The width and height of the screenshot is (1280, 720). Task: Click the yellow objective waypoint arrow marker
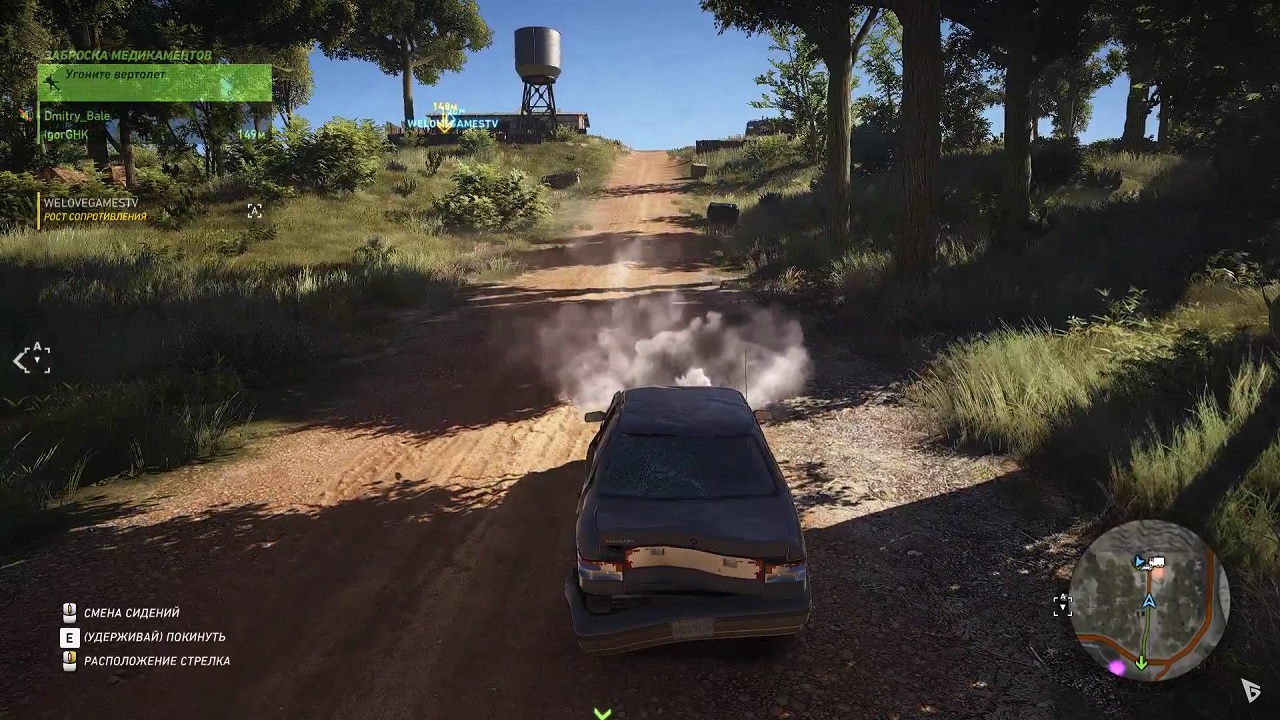pyautogui.click(x=443, y=122)
